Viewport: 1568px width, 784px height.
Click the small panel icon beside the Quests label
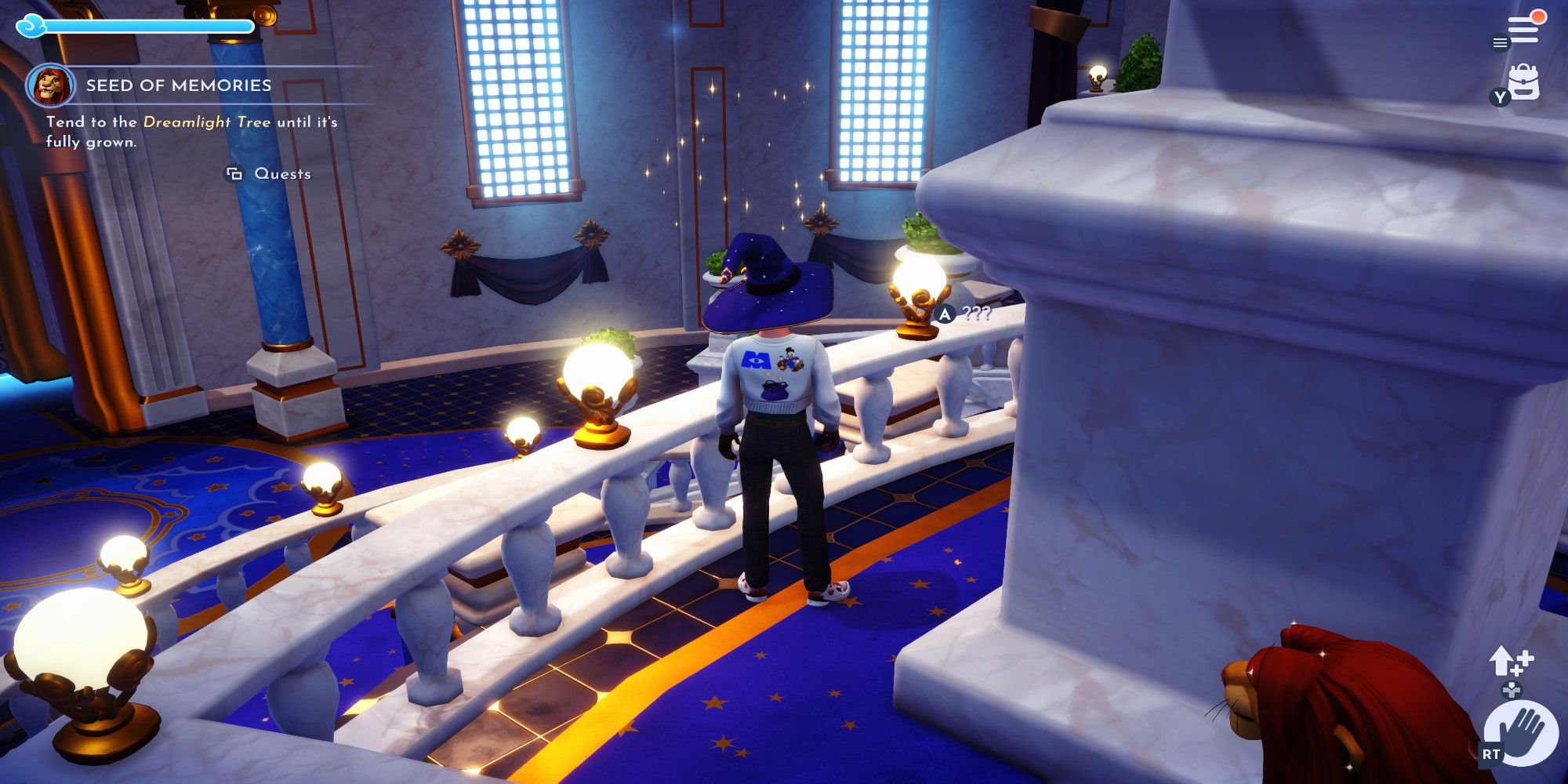point(233,175)
